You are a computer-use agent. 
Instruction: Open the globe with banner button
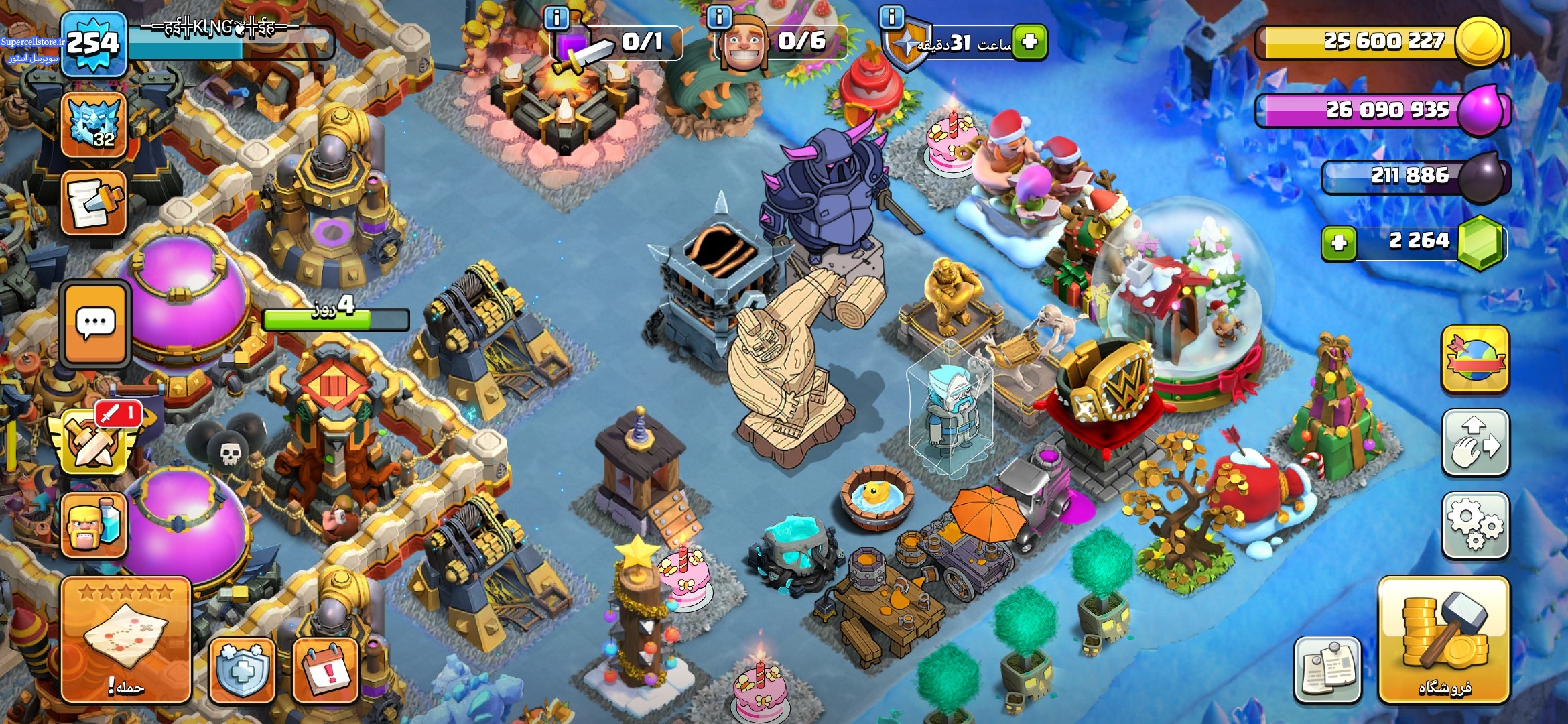[1475, 360]
